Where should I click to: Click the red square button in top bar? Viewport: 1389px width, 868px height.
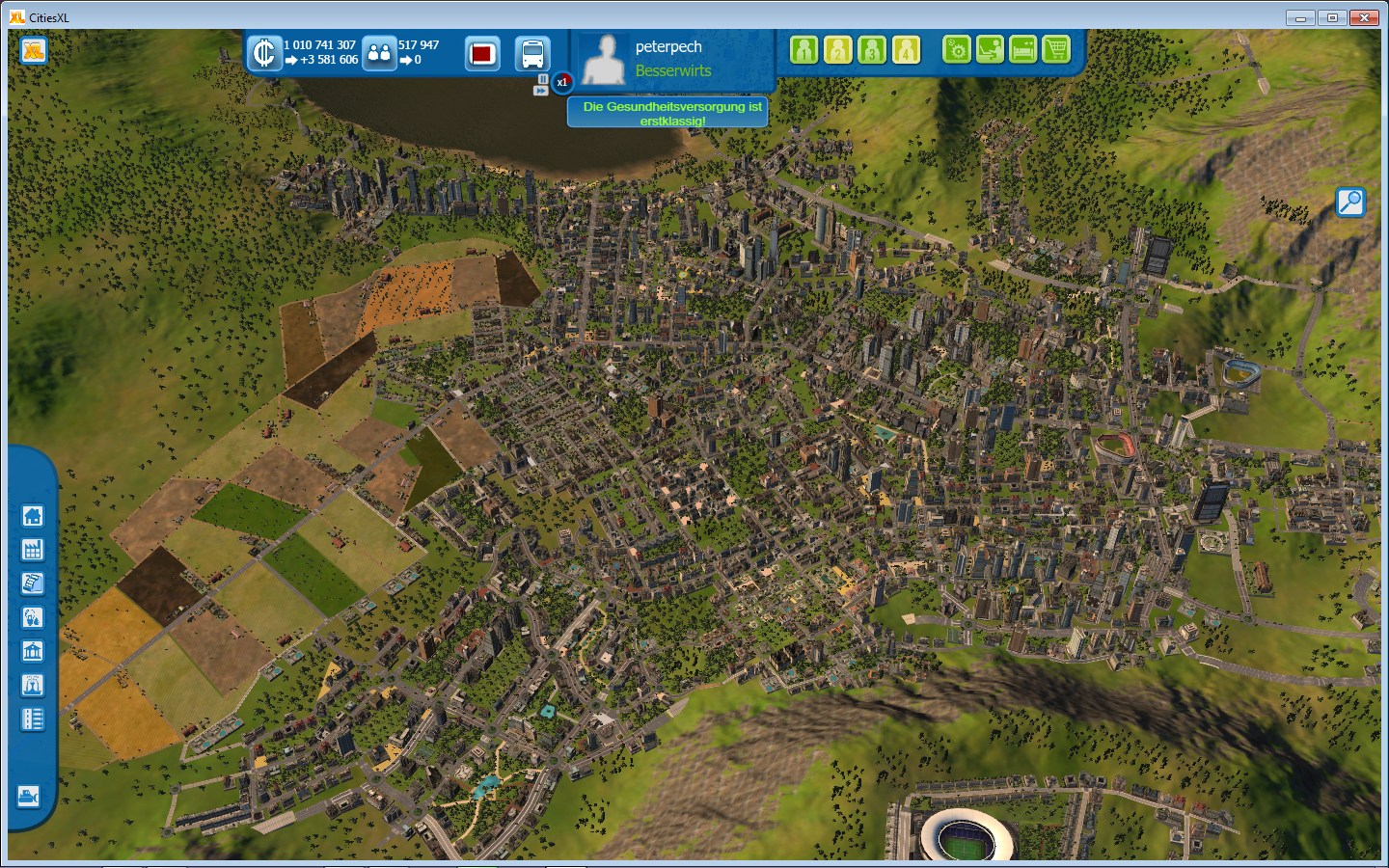(x=482, y=53)
